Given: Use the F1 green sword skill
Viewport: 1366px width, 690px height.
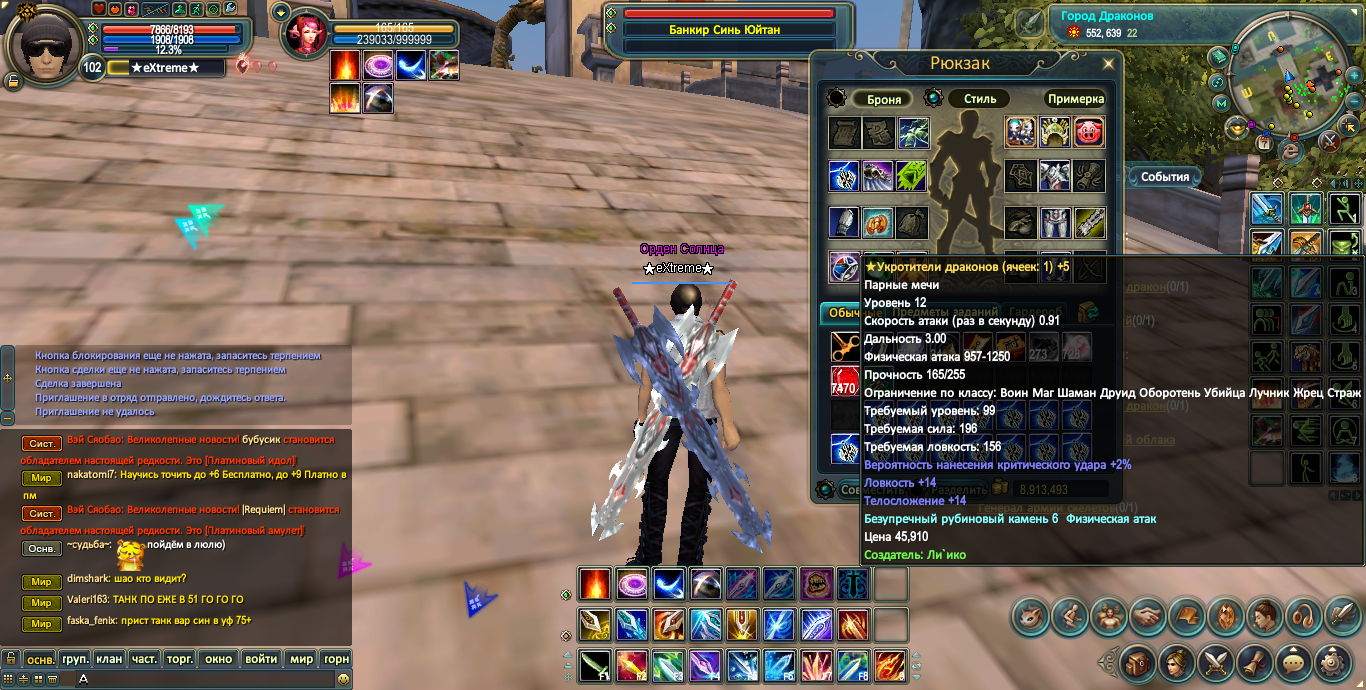Looking at the screenshot, I should (x=595, y=664).
